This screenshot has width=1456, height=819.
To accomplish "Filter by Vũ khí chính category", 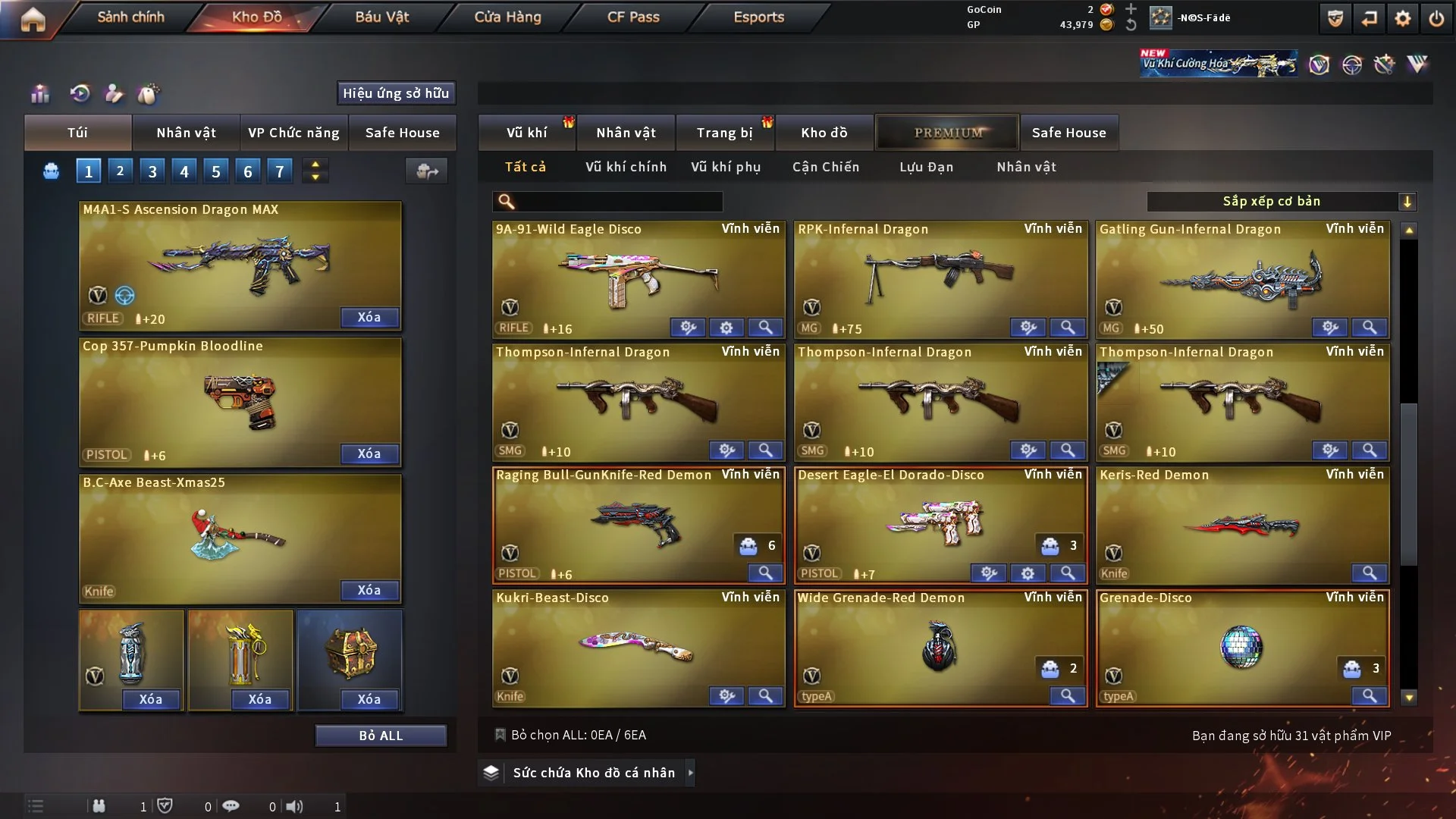I will pyautogui.click(x=626, y=167).
